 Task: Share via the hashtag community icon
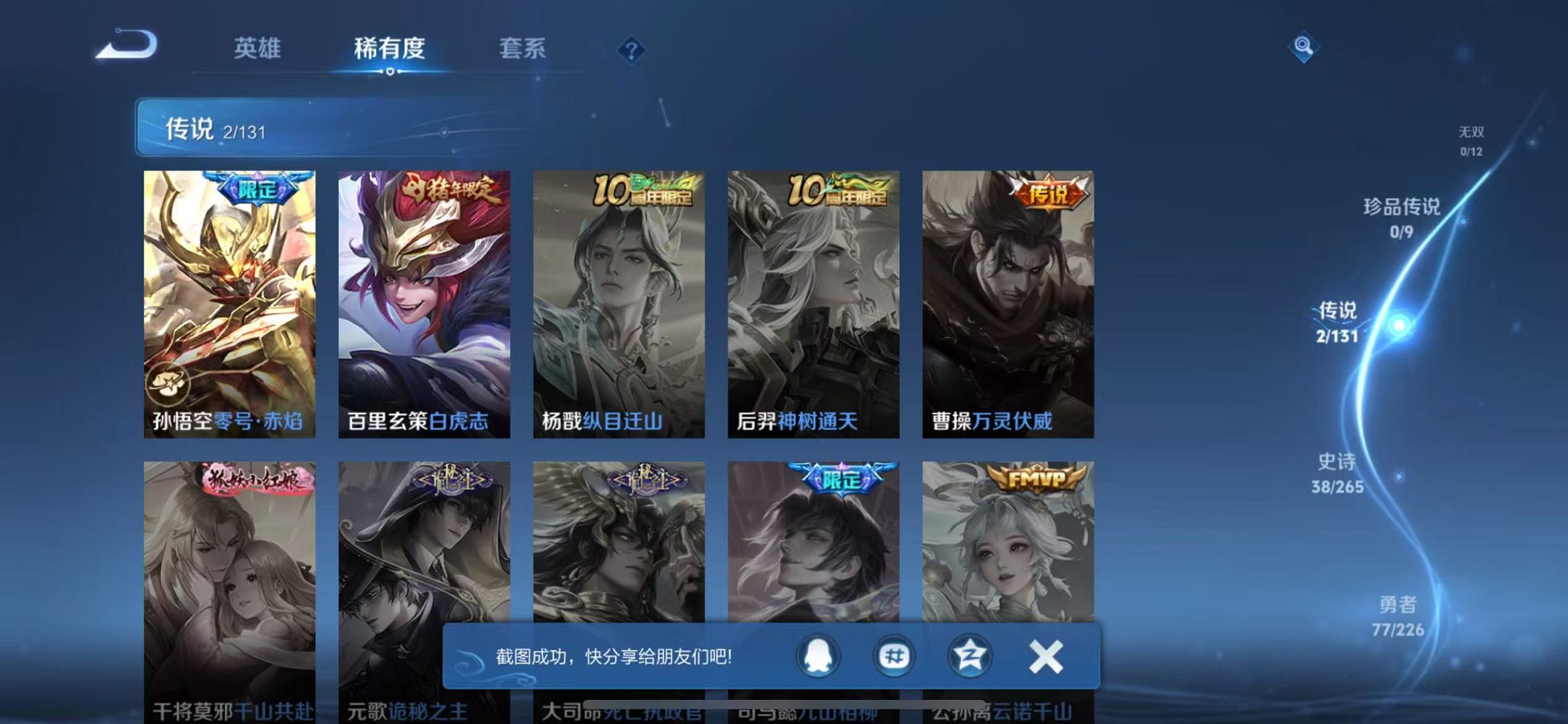click(895, 656)
